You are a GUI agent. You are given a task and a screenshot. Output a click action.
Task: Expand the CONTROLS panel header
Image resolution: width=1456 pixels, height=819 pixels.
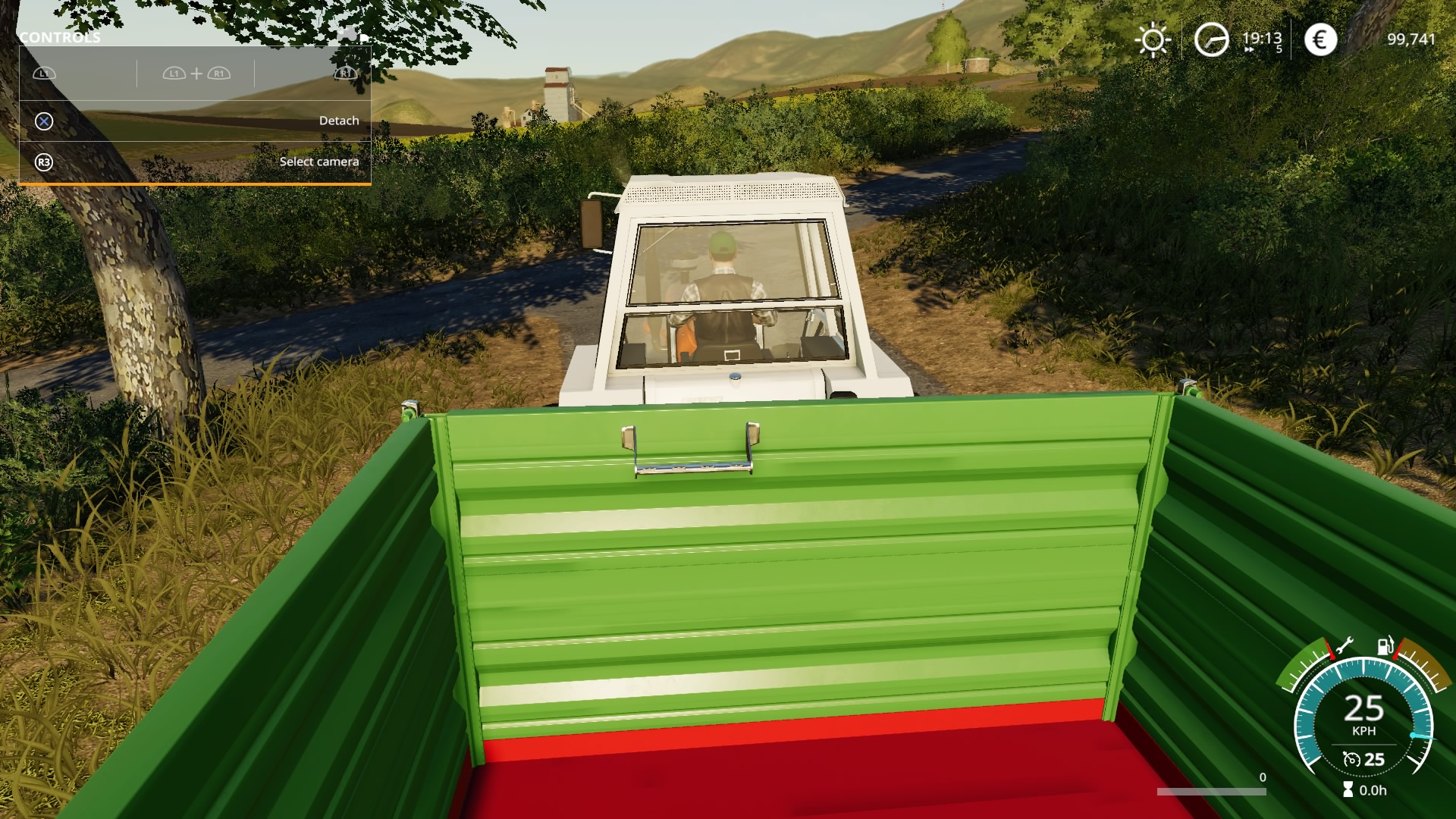[61, 36]
